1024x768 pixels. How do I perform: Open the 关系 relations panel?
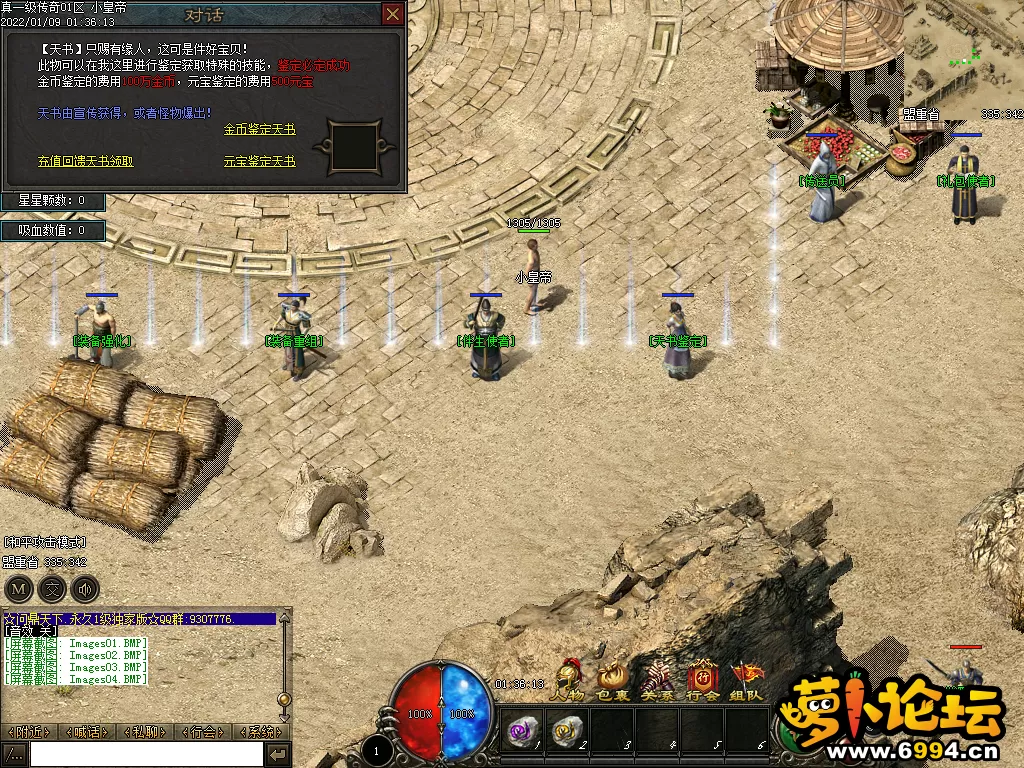click(657, 681)
